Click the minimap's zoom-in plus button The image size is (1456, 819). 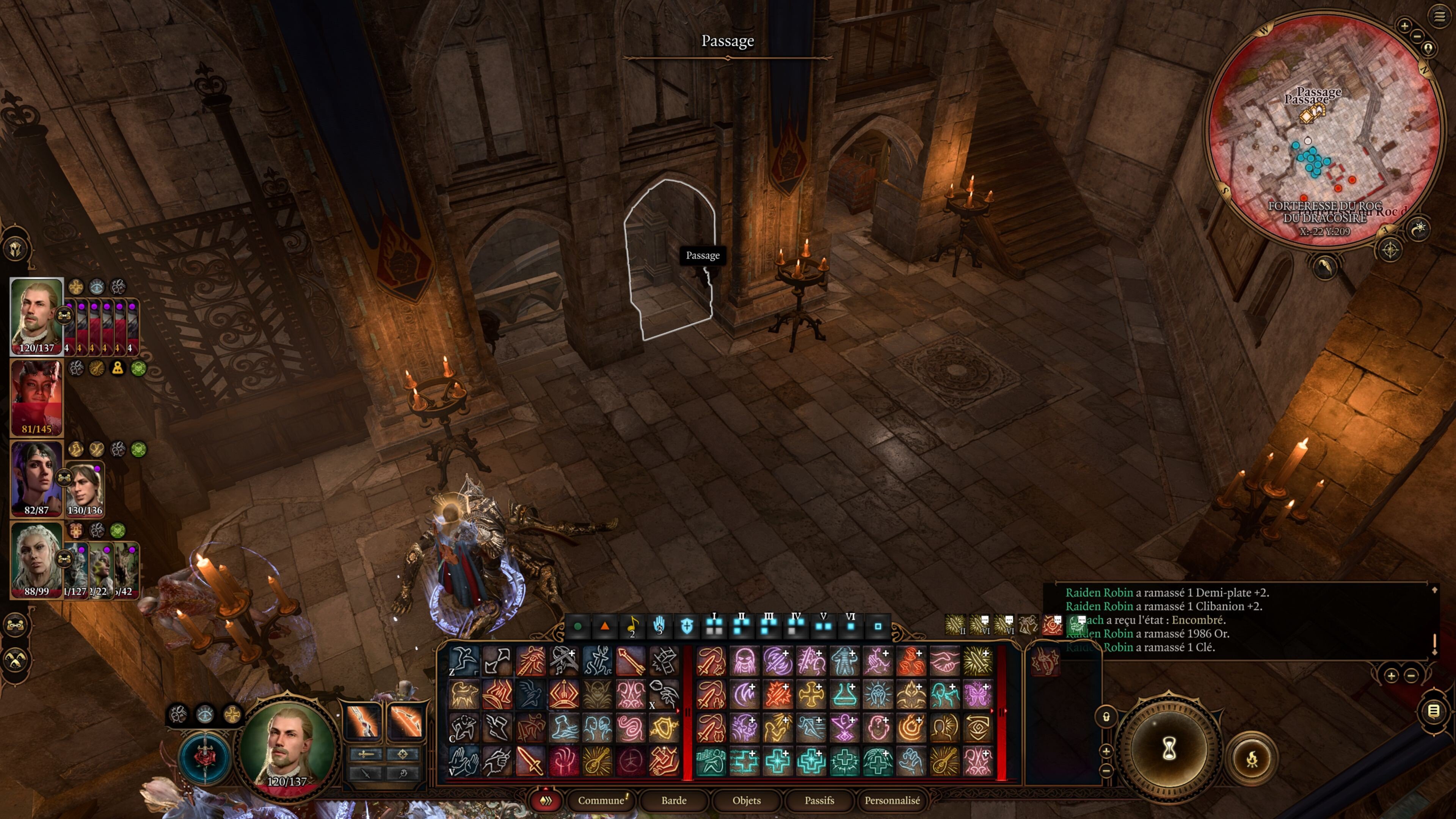[x=1404, y=25]
